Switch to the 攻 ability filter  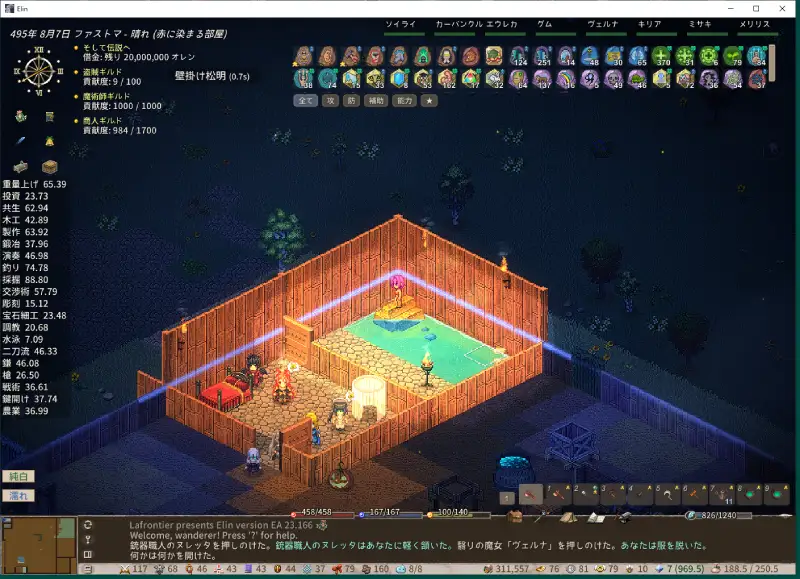[x=329, y=100]
